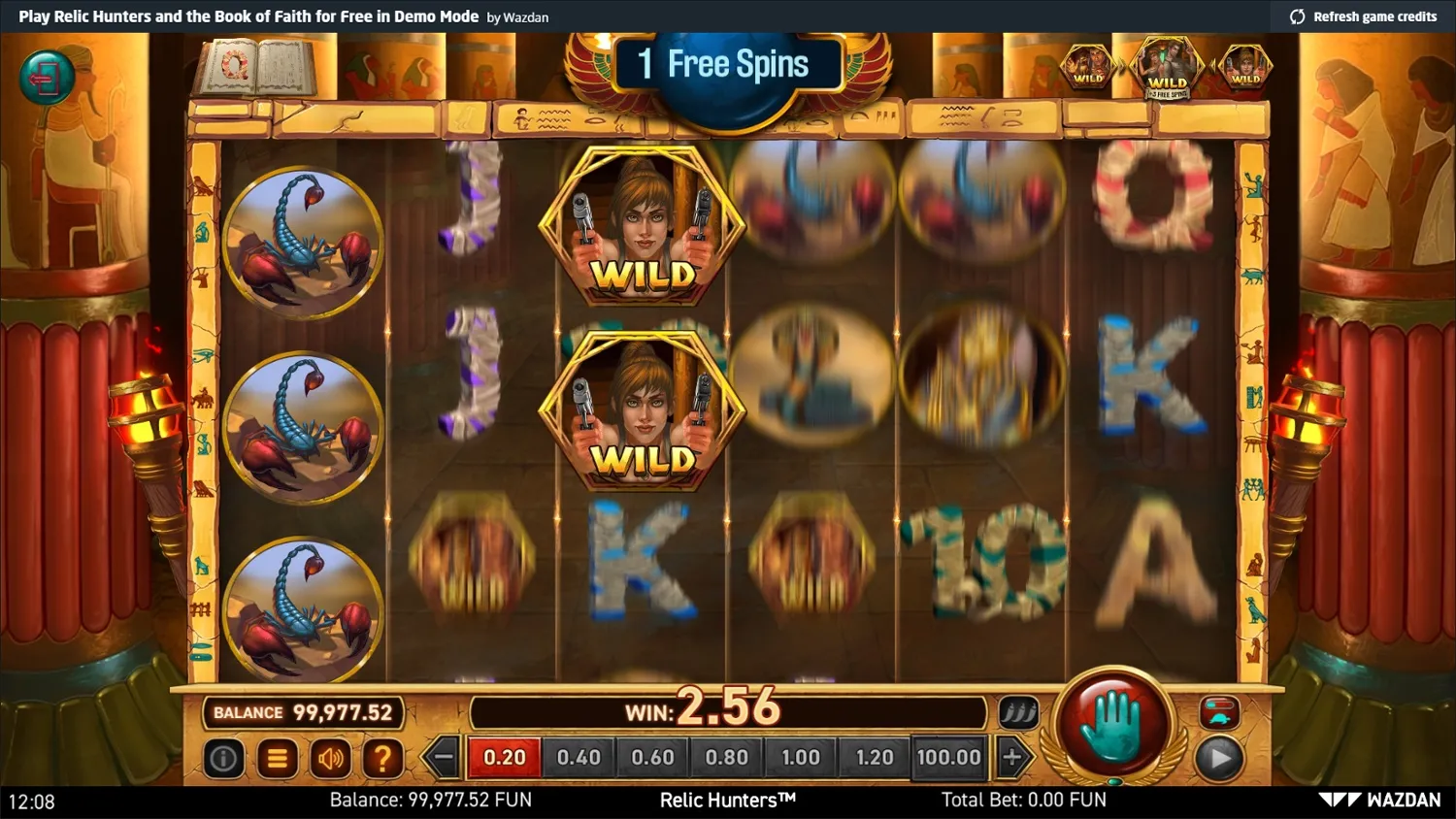The width and height of the screenshot is (1456, 819).
Task: Start a spin with the play button
Action: point(1220,758)
